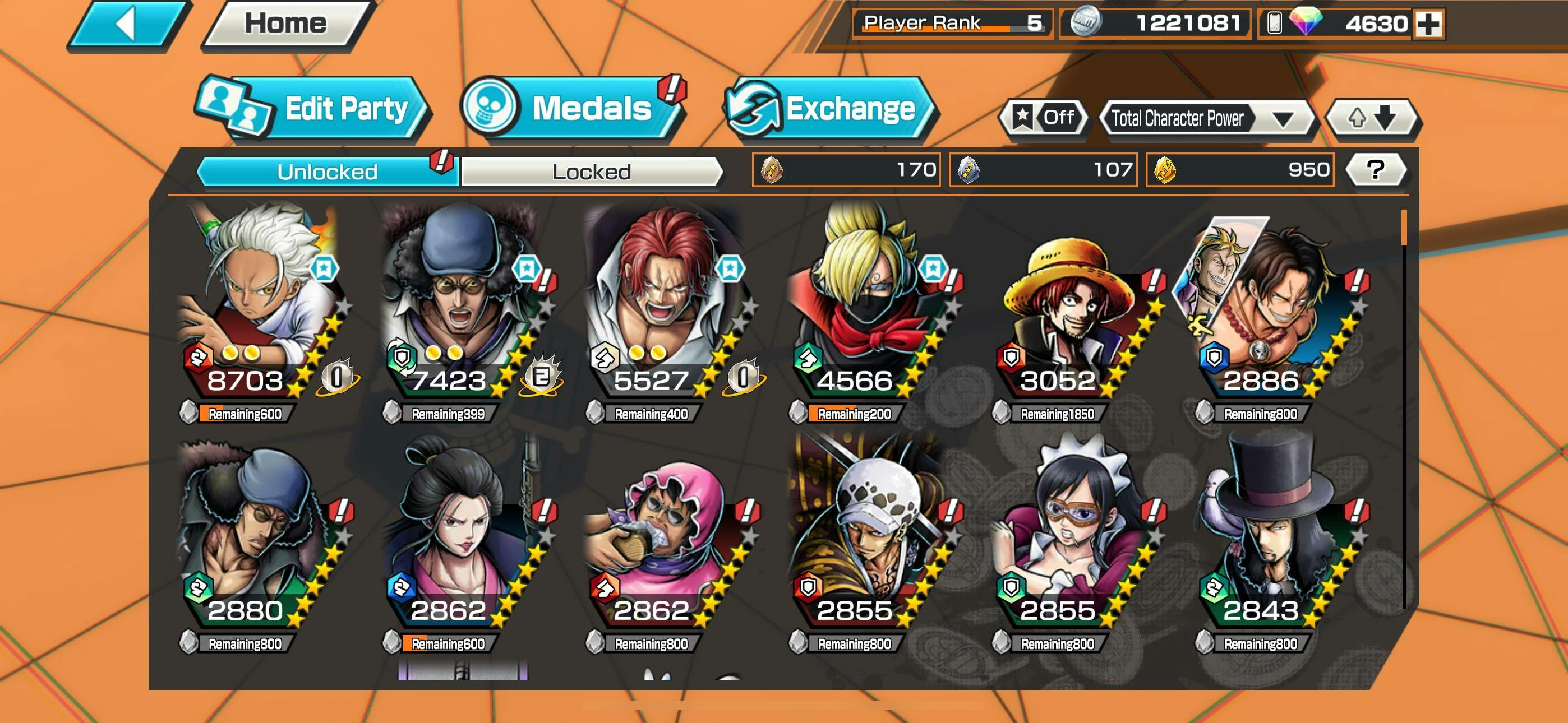1568x723 pixels.
Task: Reverse the sort order with arrows button
Action: [1372, 118]
